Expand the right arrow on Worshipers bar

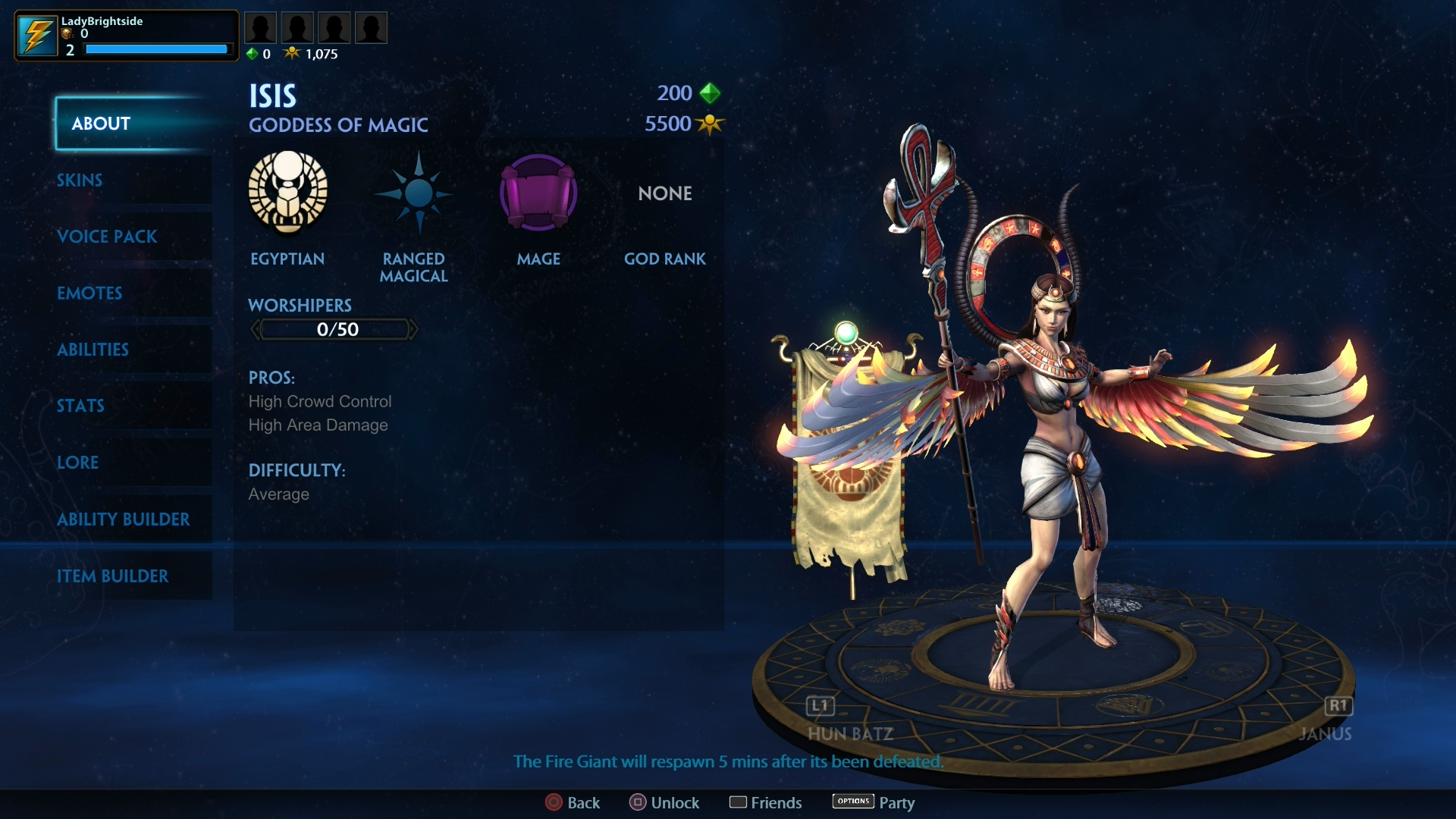(414, 328)
